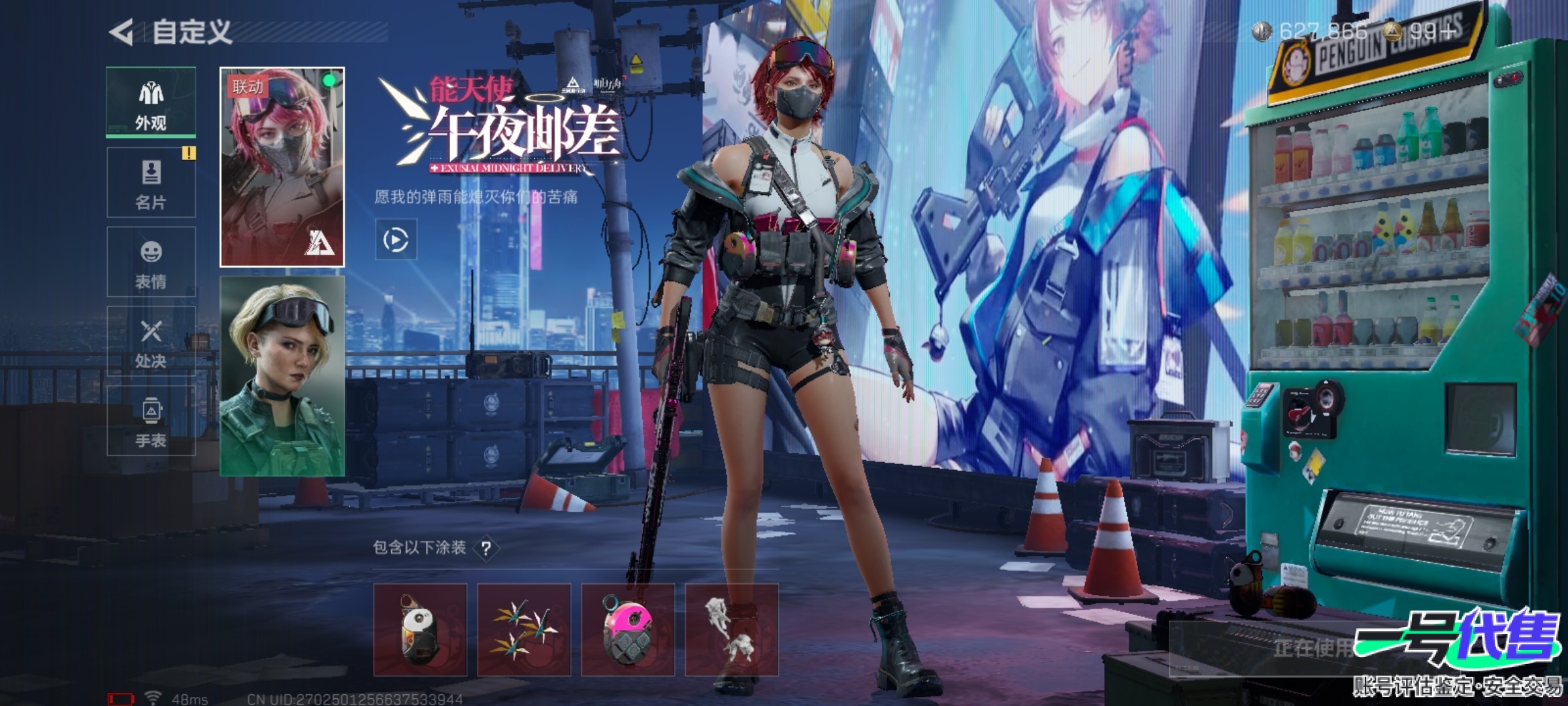The image size is (1568, 706).
Task: Select the pink round gadget thumbnail
Action: tap(628, 630)
